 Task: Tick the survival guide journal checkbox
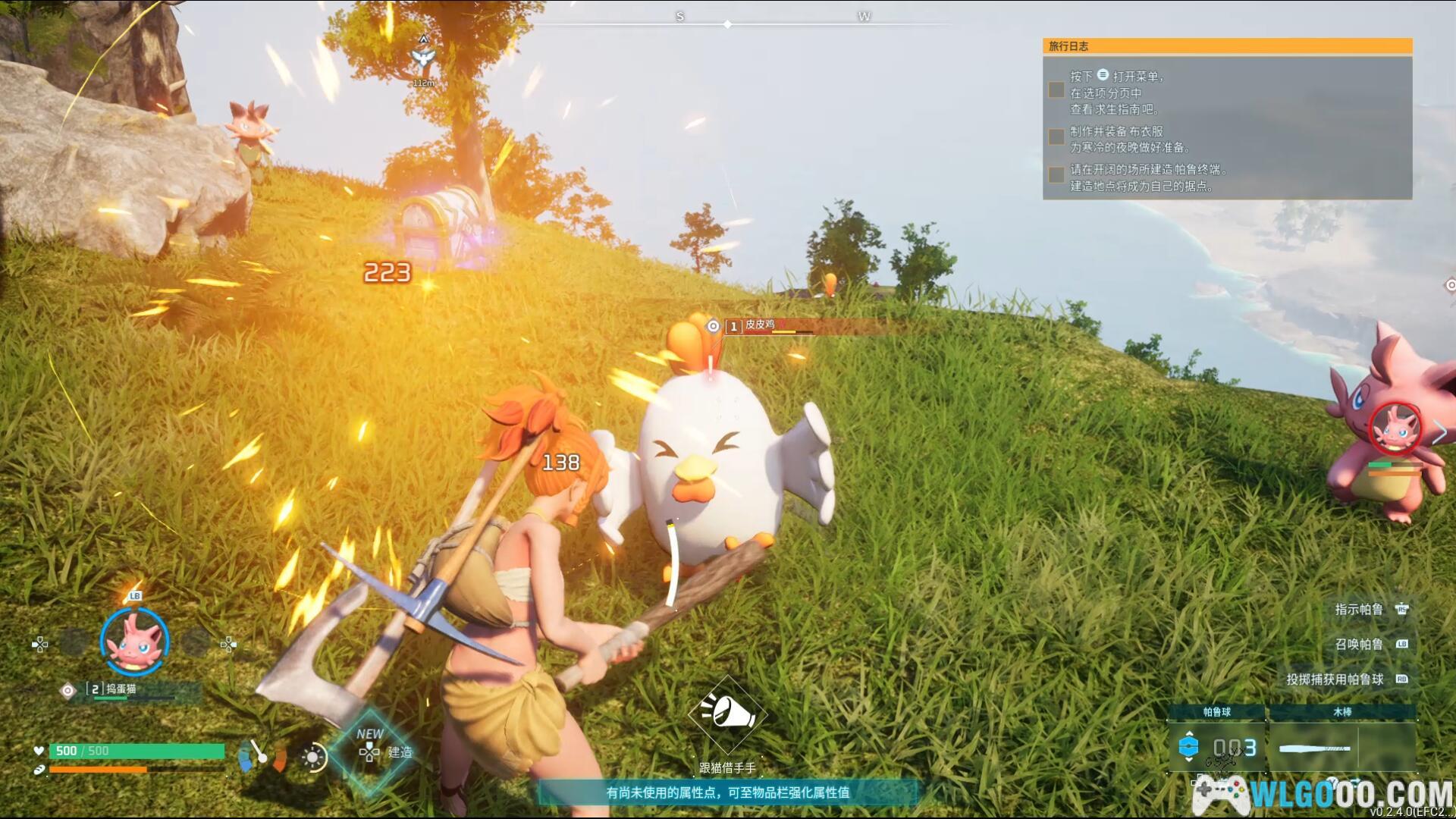click(x=1056, y=90)
